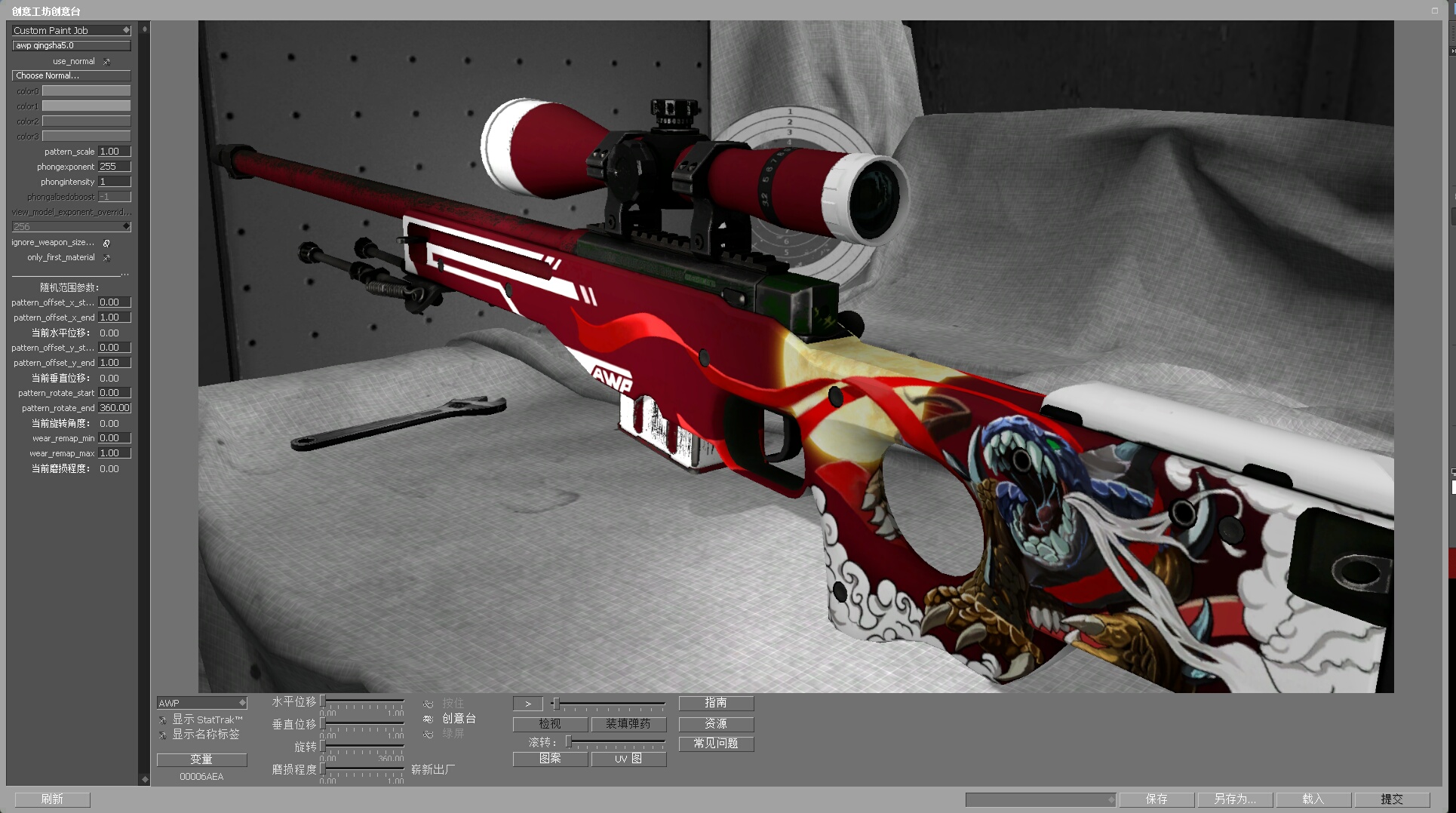The width and height of the screenshot is (1456, 813).
Task: Toggle the use_normal checkbox
Action: tap(106, 62)
